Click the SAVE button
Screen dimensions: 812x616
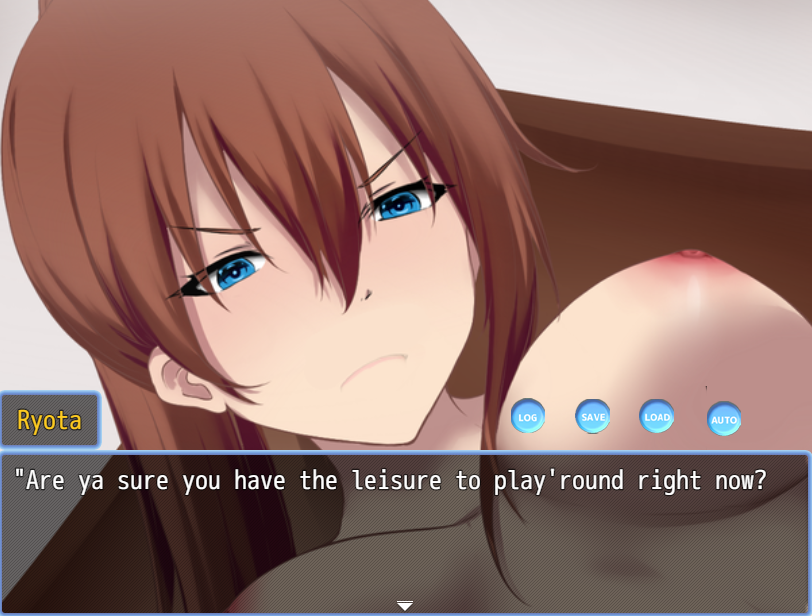pyautogui.click(x=593, y=416)
